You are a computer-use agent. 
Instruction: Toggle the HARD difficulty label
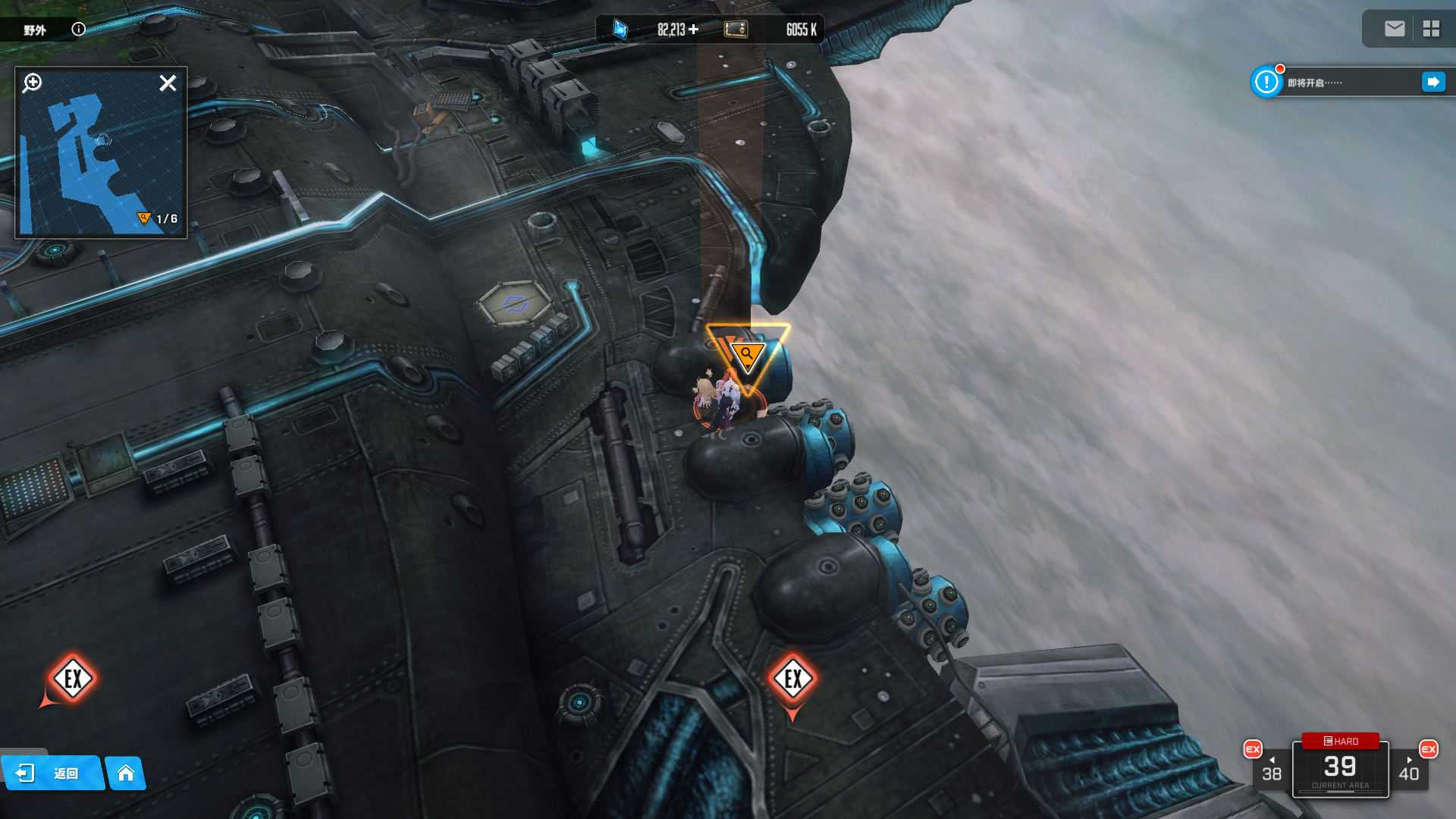pyautogui.click(x=1341, y=741)
